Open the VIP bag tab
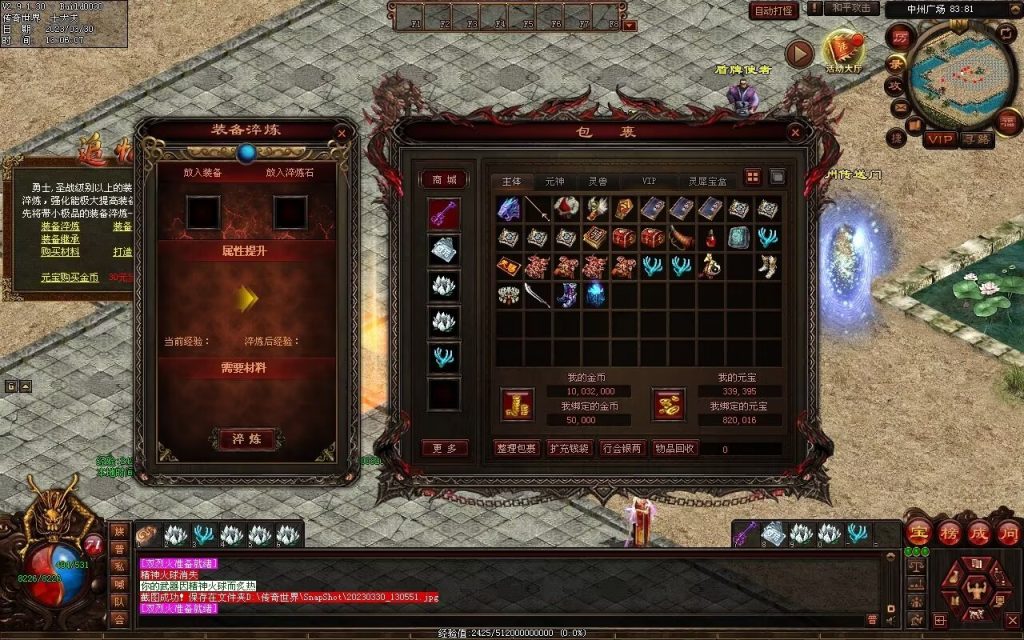Viewport: 1024px width, 640px height. tap(649, 181)
